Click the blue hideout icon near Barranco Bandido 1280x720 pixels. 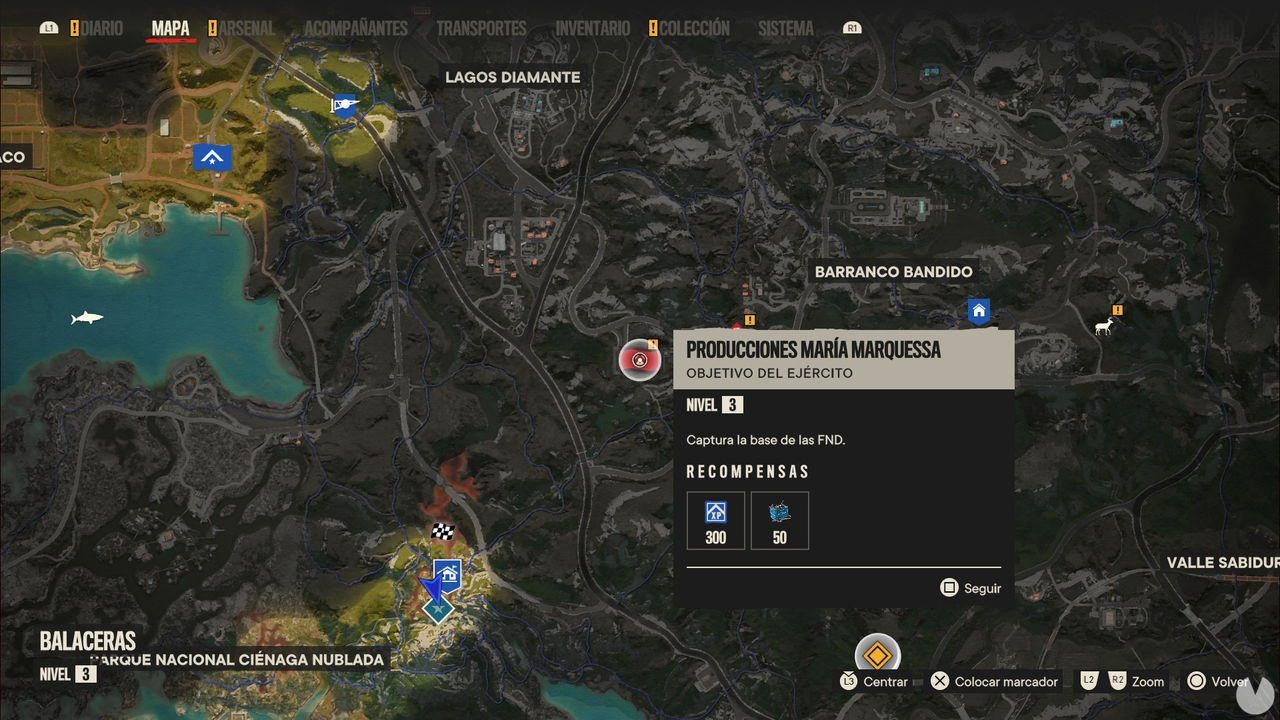[x=977, y=309]
